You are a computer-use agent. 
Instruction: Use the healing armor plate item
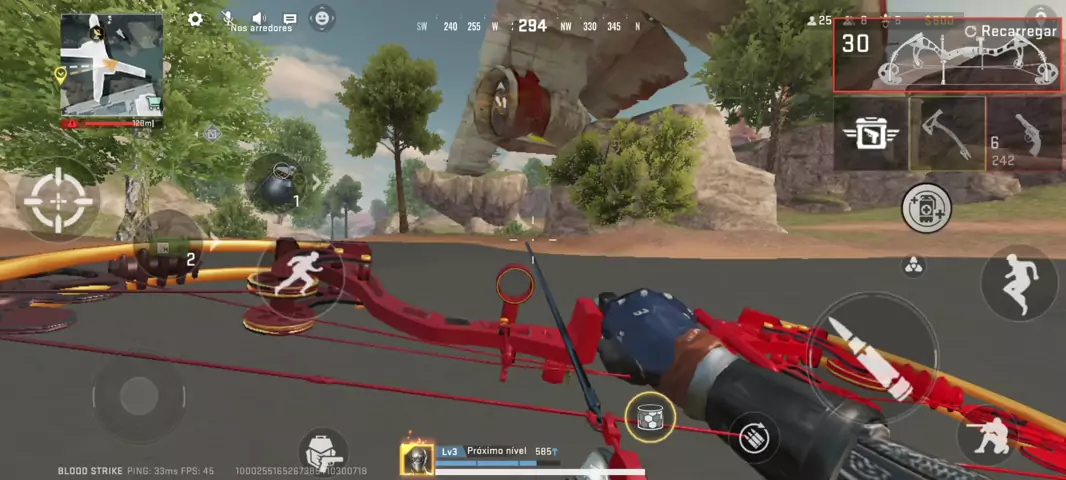coord(926,208)
